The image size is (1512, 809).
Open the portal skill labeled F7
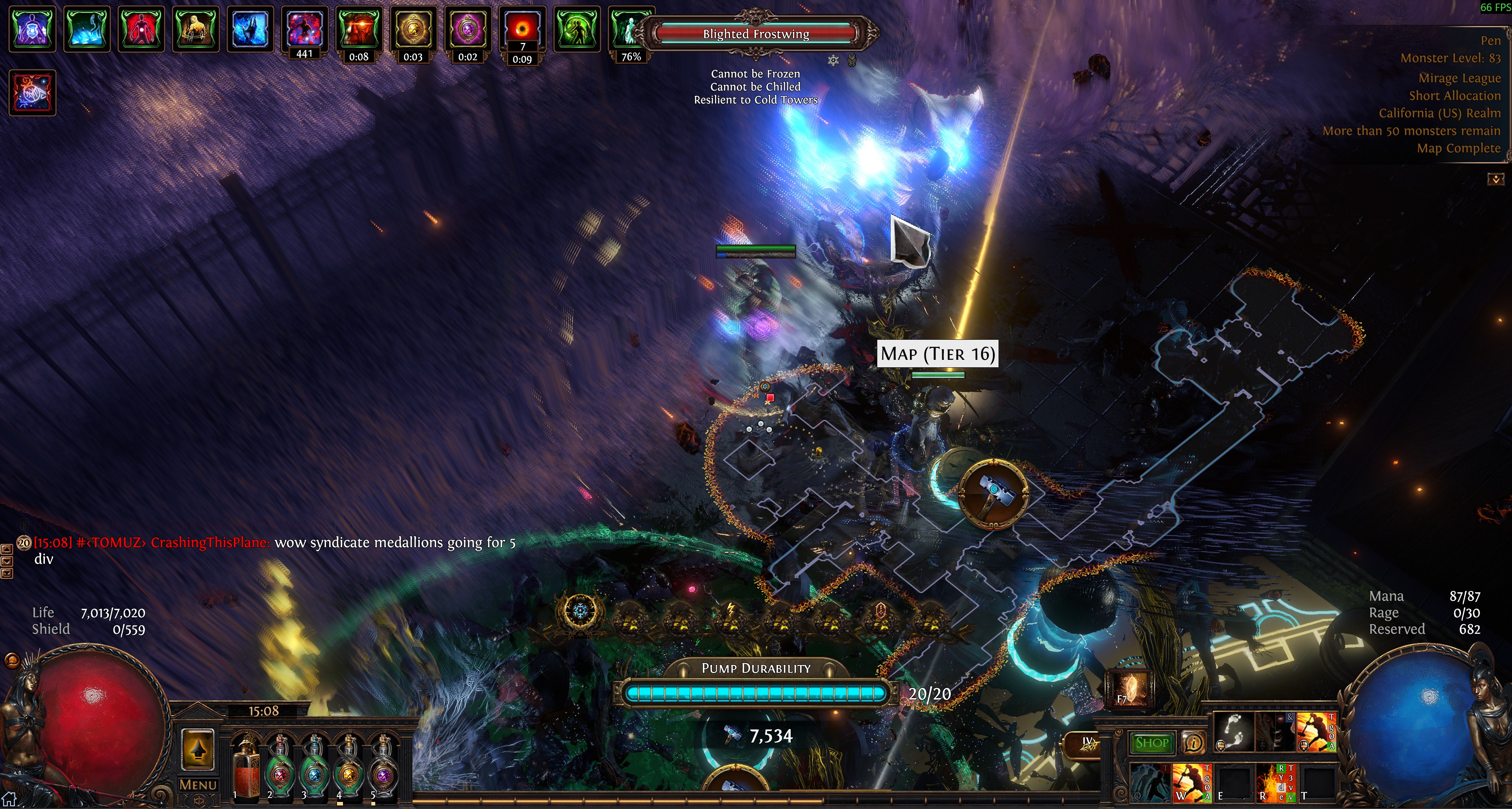point(1130,689)
